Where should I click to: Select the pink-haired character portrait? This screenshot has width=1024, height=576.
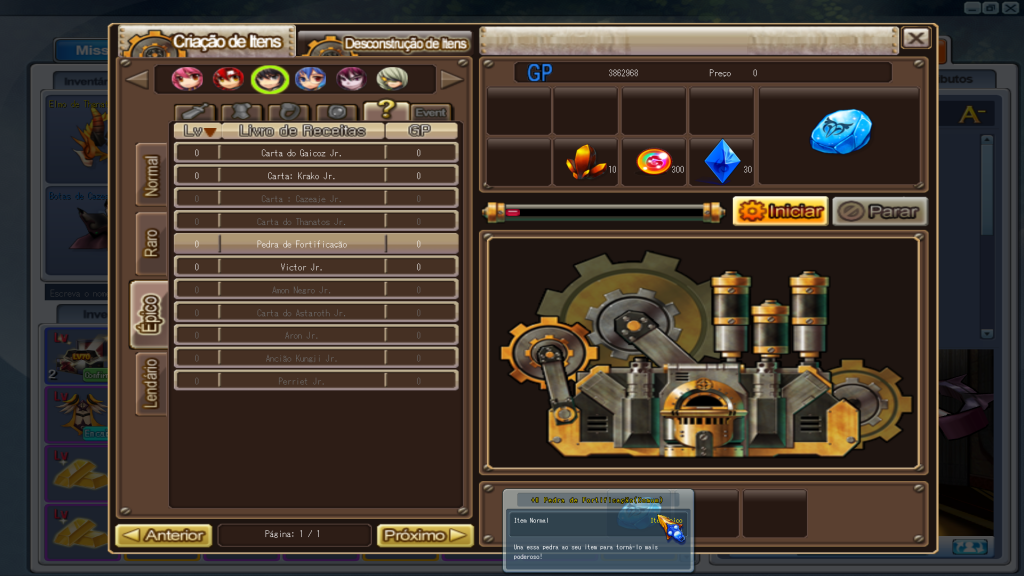[x=187, y=79]
